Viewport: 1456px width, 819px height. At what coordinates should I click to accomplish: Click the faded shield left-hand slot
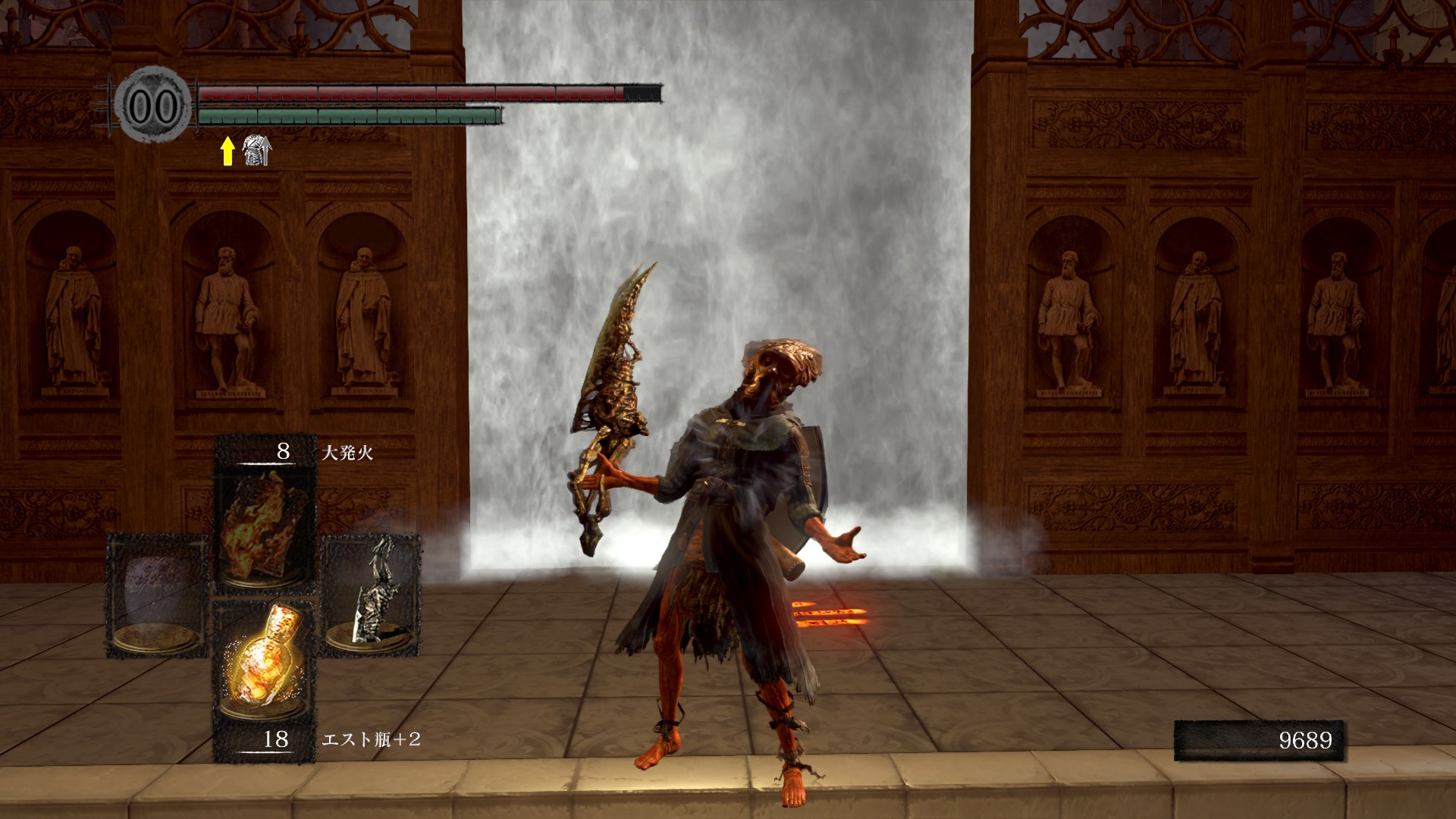158,595
